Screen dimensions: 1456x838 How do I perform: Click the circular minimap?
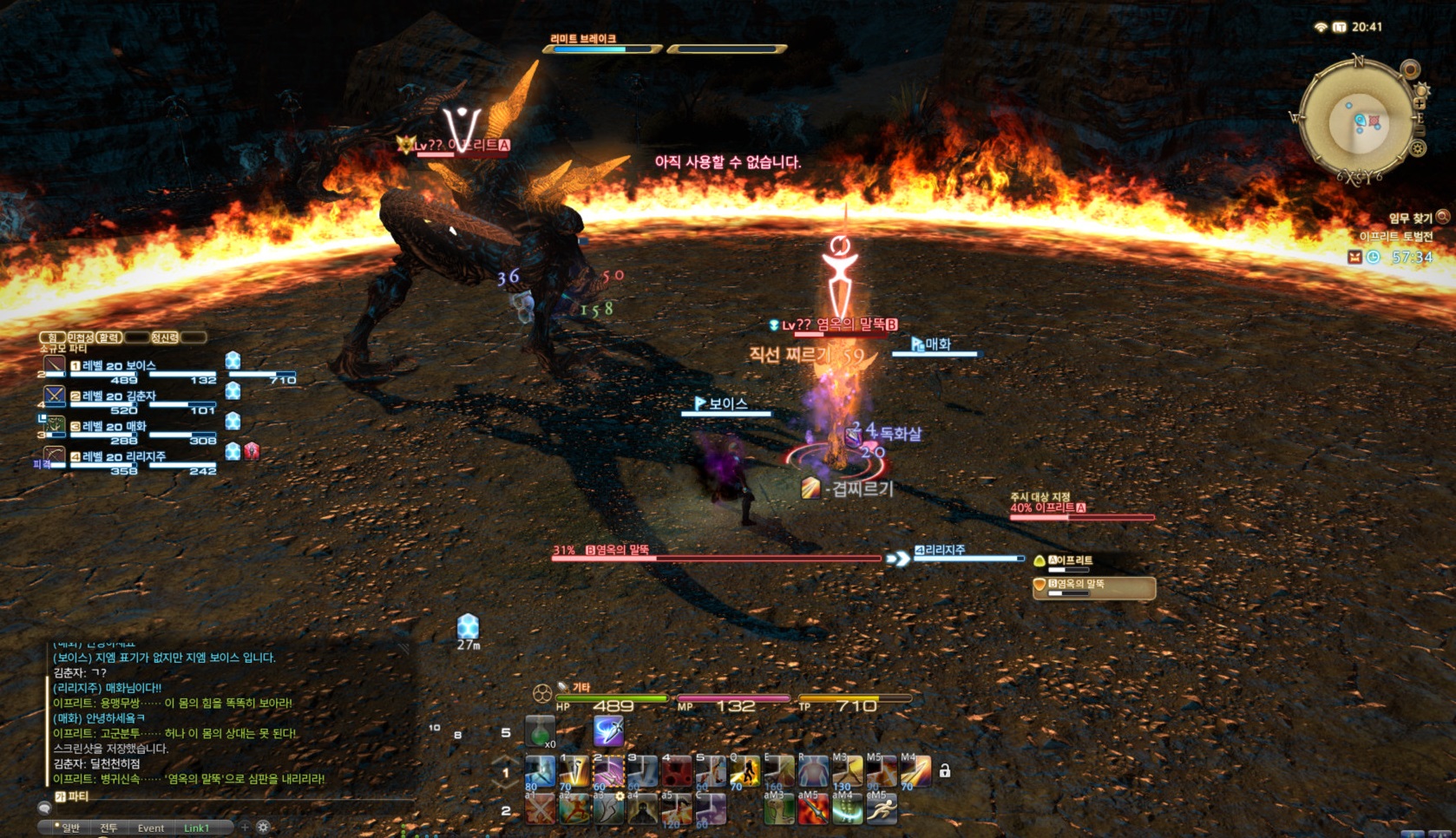[1358, 122]
